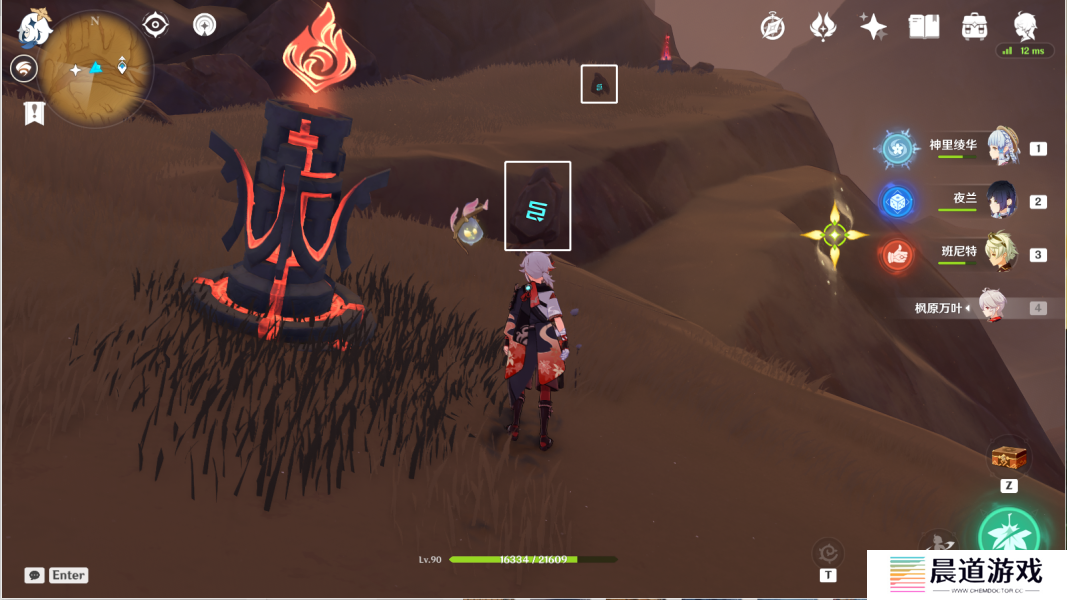This screenshot has height=600, width=1067.
Task: Open the compass events icon
Action: point(772,27)
